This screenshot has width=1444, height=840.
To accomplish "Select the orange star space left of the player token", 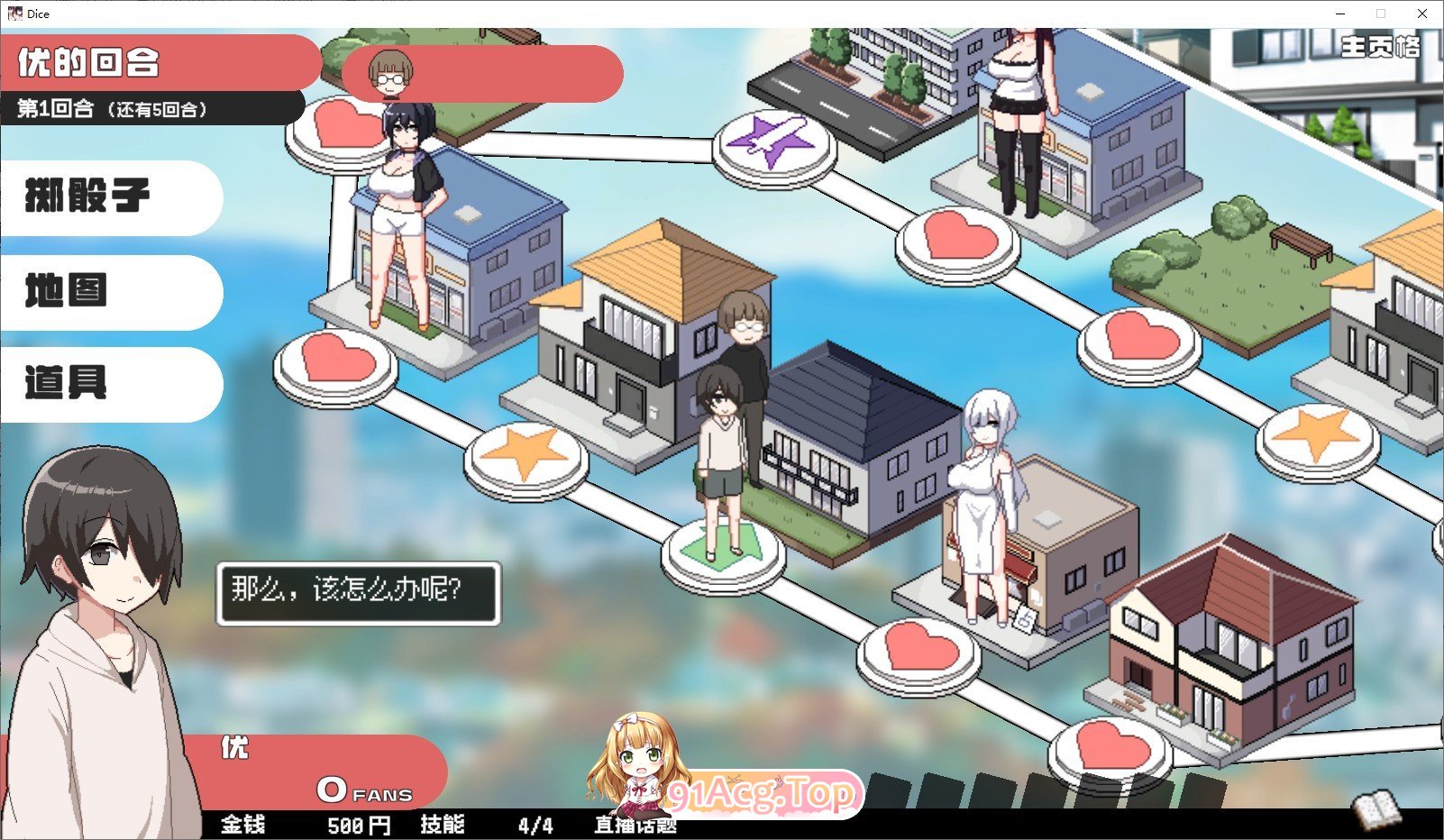I will tap(523, 455).
